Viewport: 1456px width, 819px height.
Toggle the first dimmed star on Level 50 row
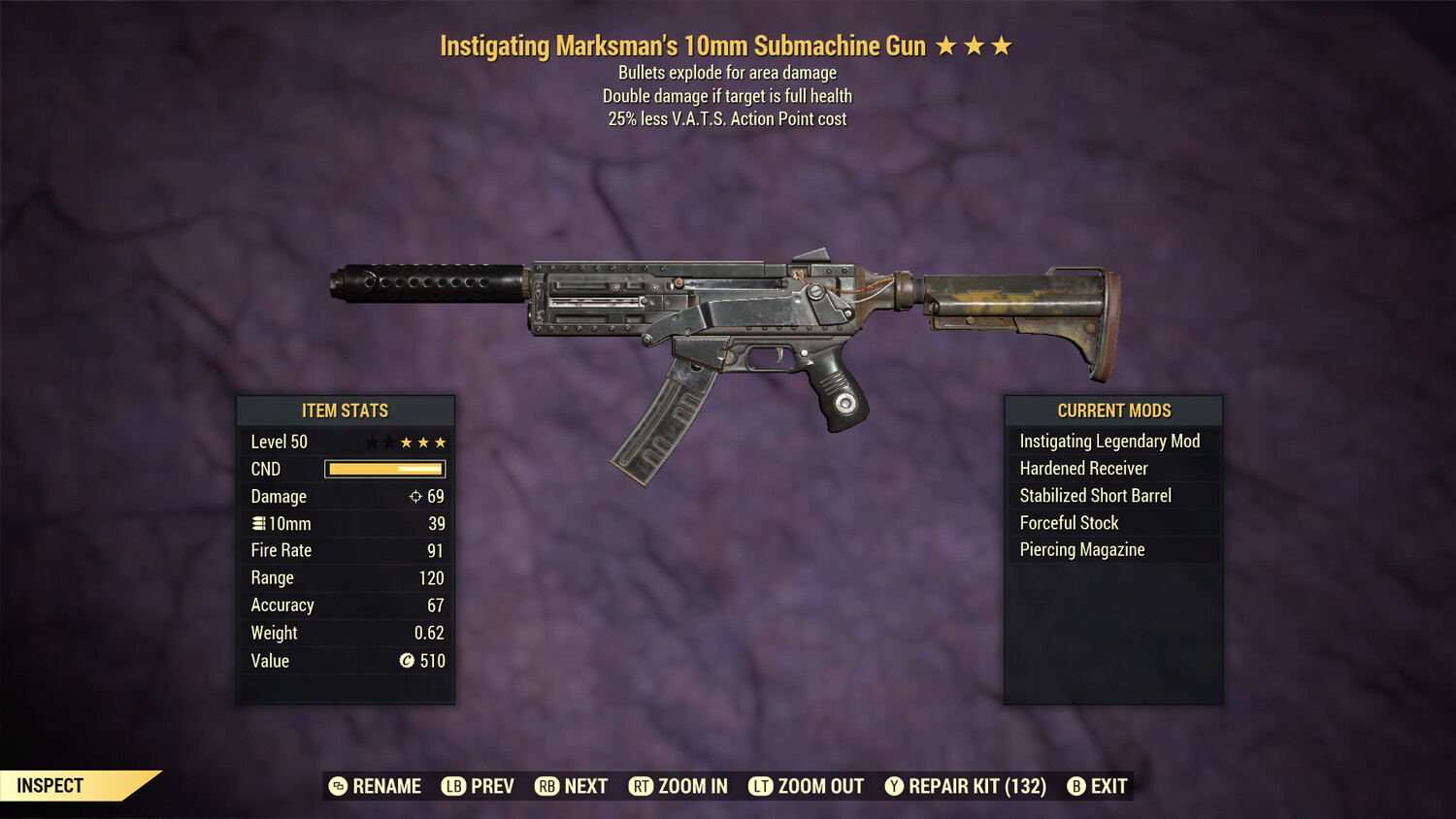(x=371, y=442)
